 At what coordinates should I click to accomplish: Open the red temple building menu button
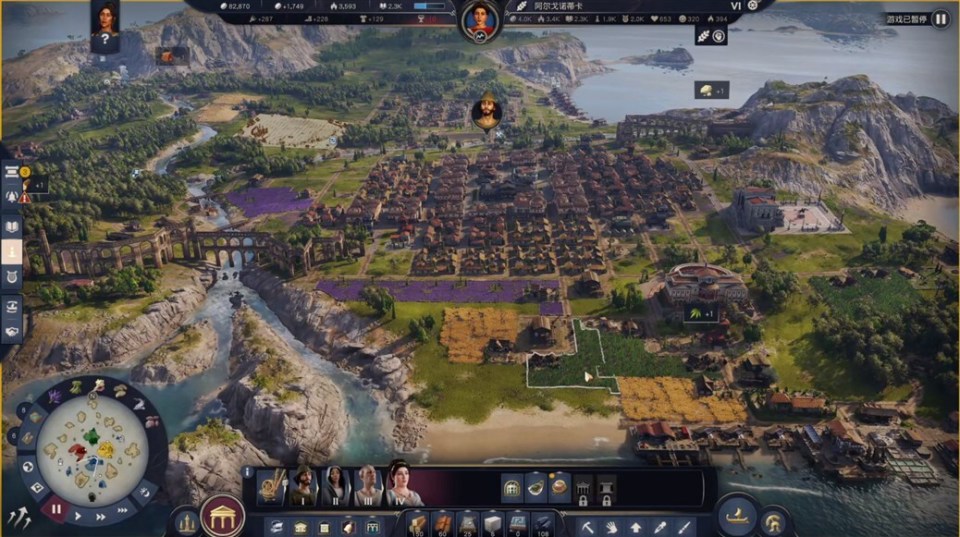(x=223, y=516)
